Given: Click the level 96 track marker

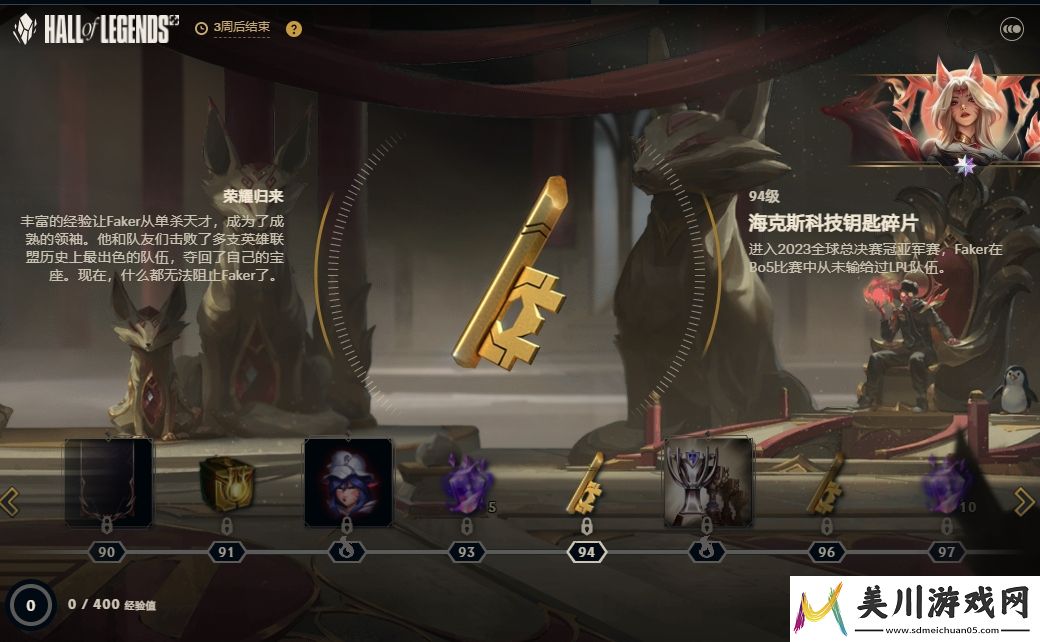Looking at the screenshot, I should coord(826,552).
